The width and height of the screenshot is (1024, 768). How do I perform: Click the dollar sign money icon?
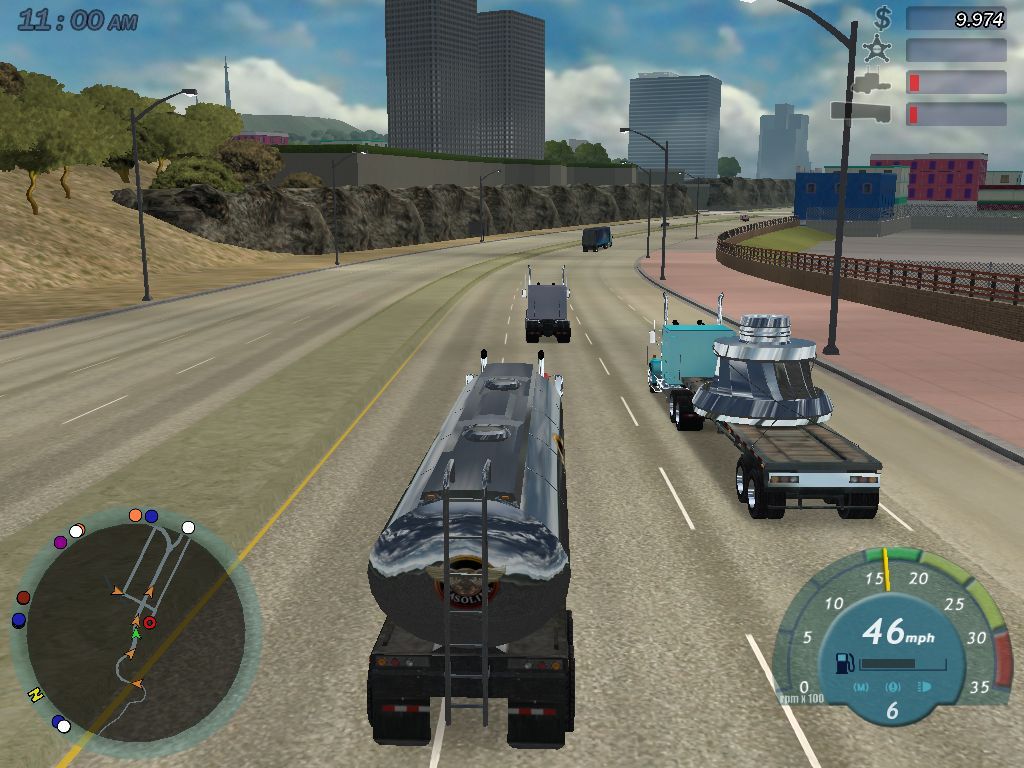coord(882,17)
